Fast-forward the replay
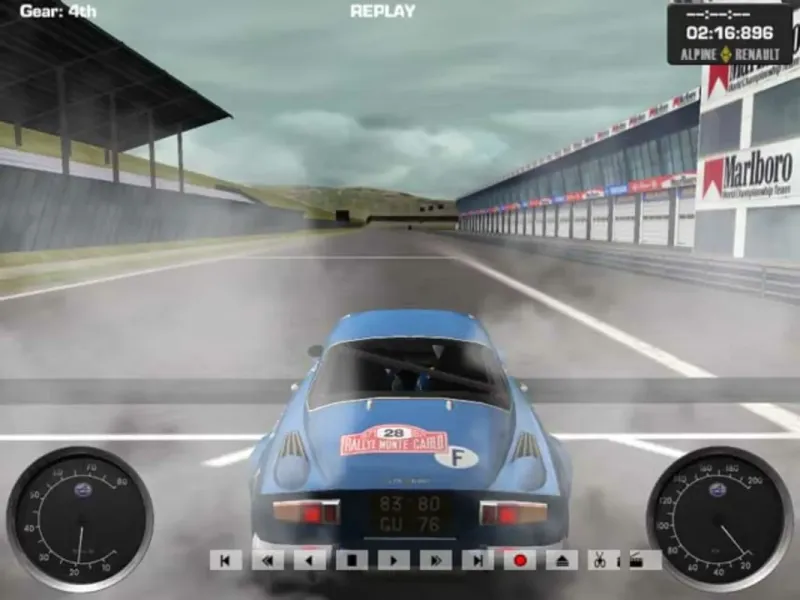Image resolution: width=800 pixels, height=600 pixels. click(436, 560)
